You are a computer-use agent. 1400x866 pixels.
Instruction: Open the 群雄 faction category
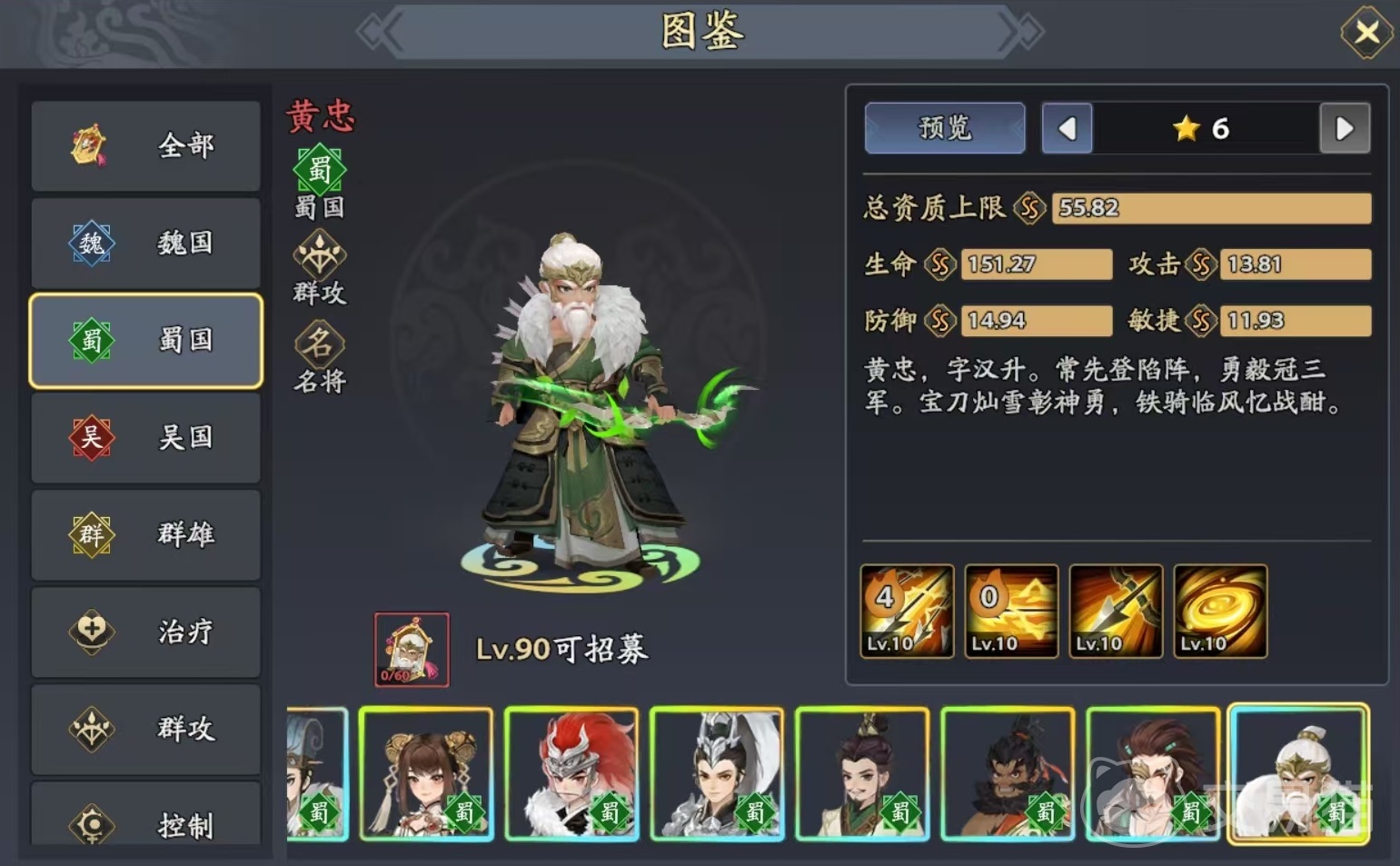[x=145, y=534]
